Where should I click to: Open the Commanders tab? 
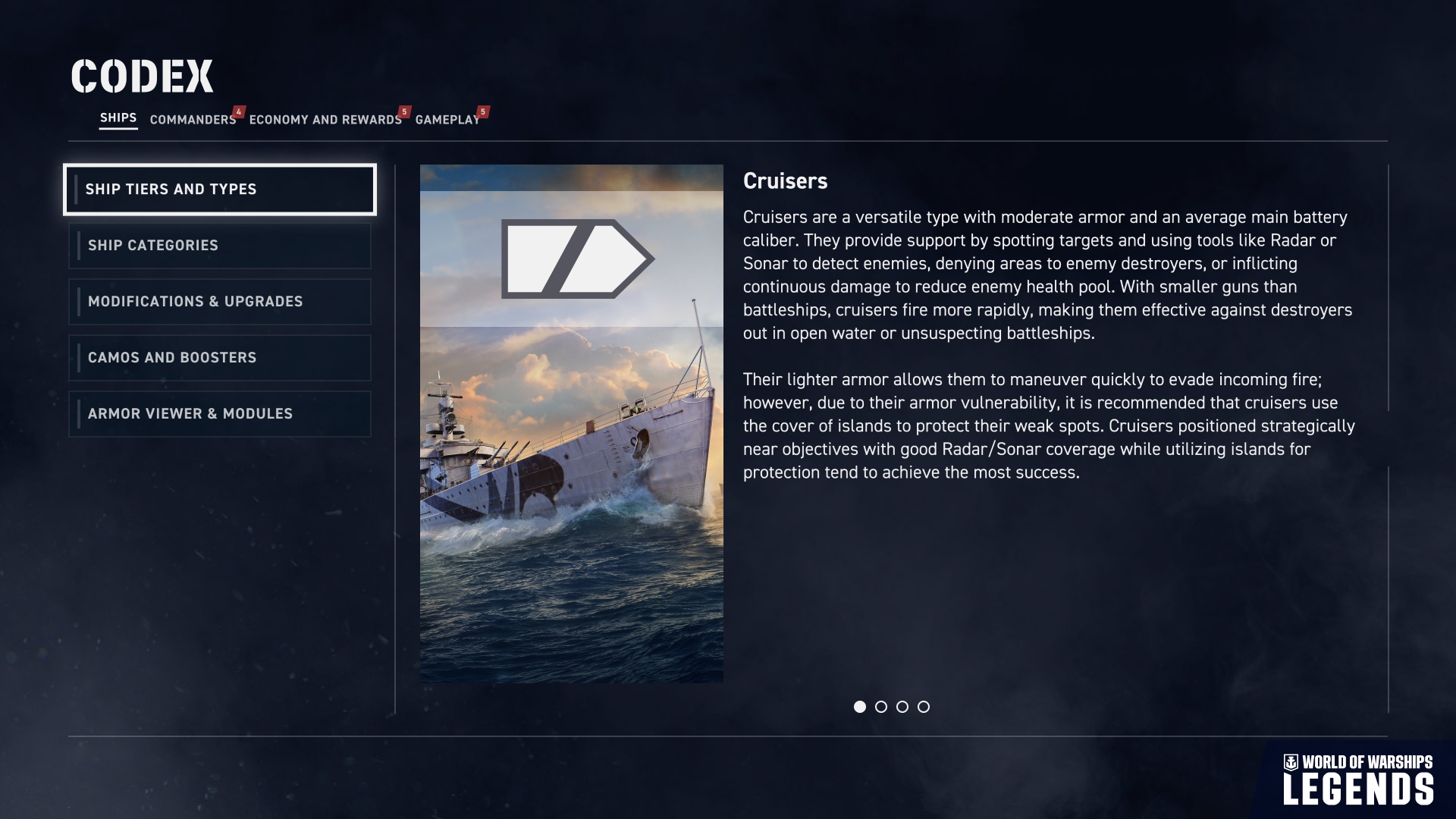click(x=193, y=120)
